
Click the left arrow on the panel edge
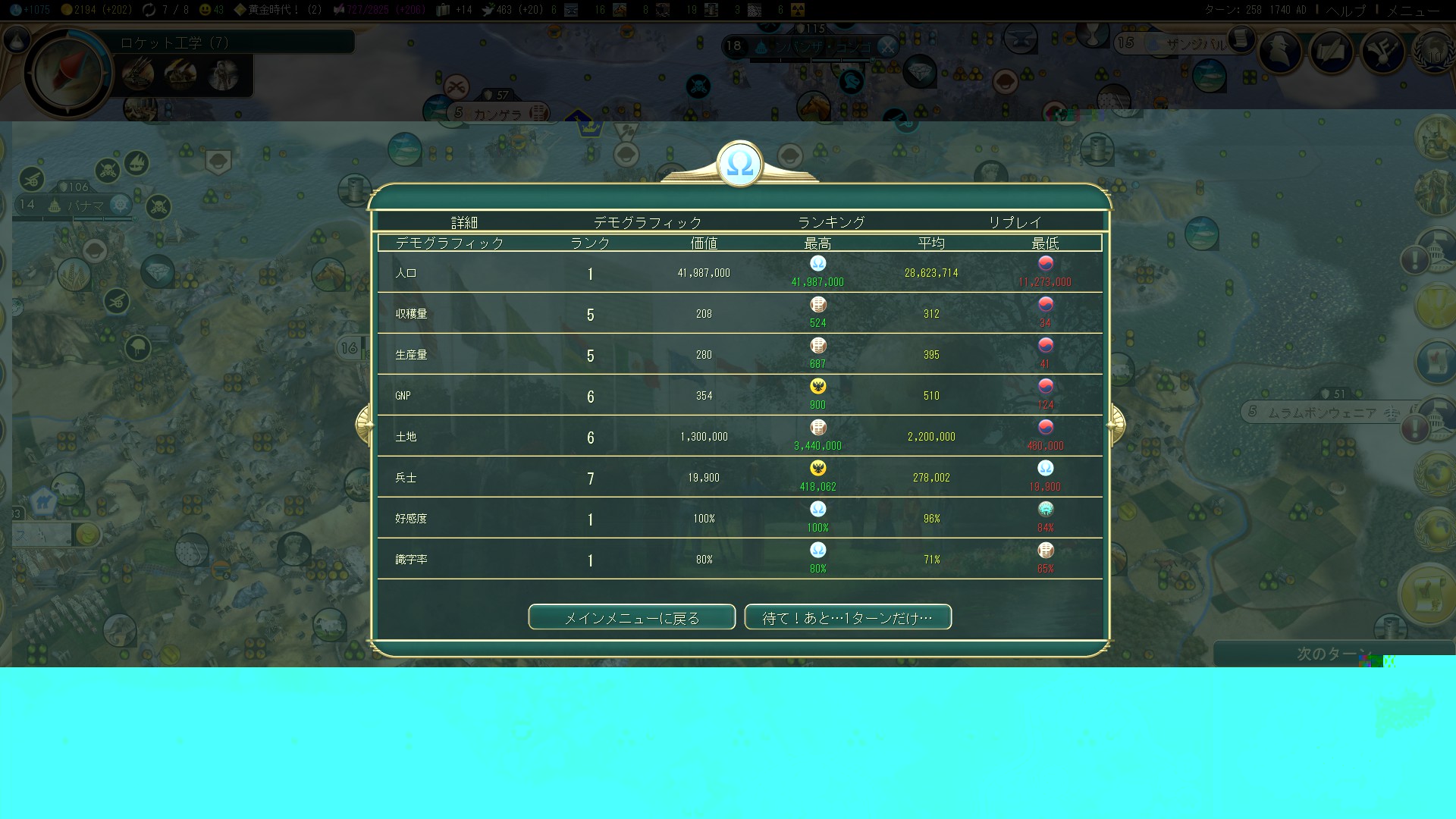click(364, 424)
